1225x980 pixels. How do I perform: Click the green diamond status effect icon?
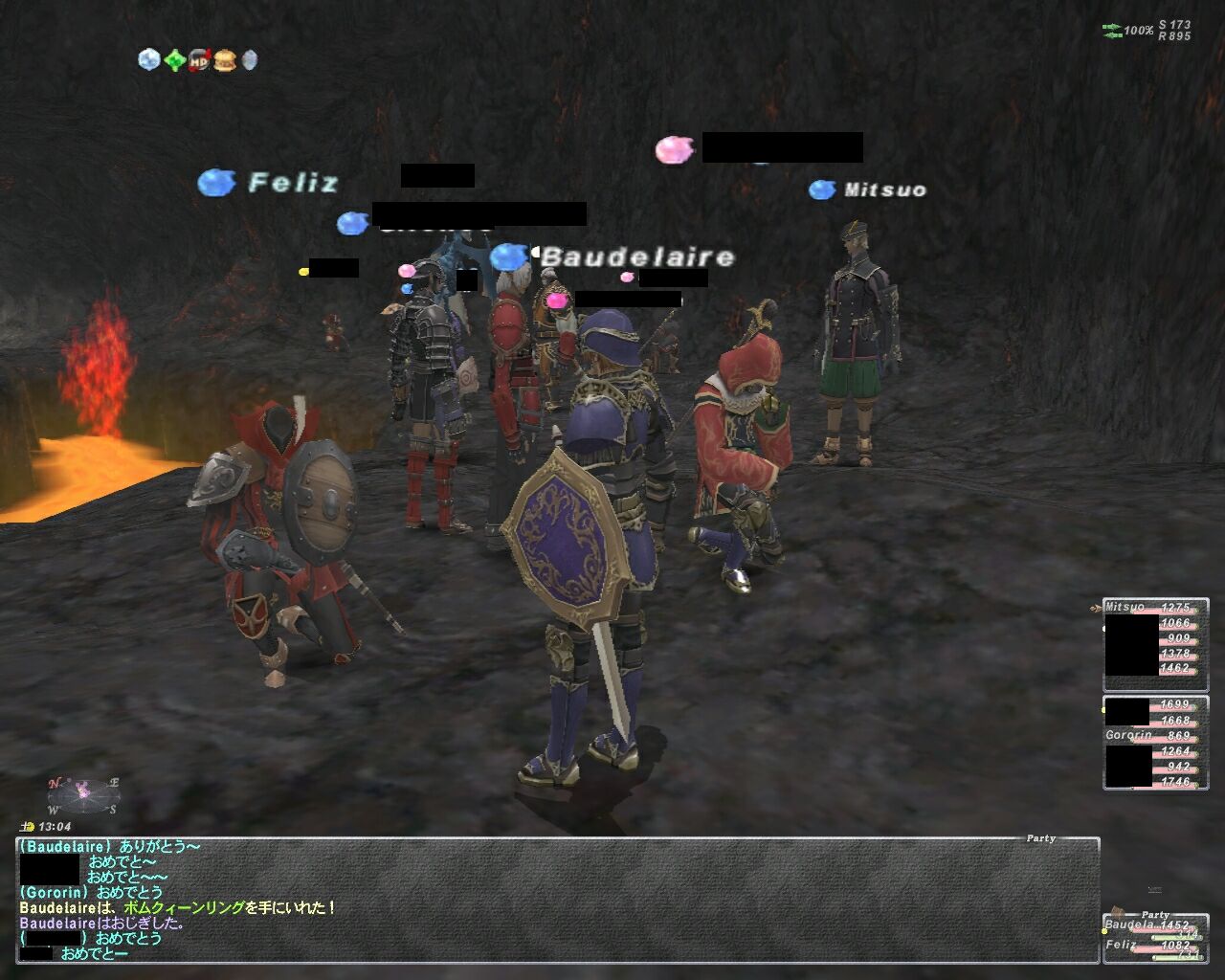click(x=174, y=60)
